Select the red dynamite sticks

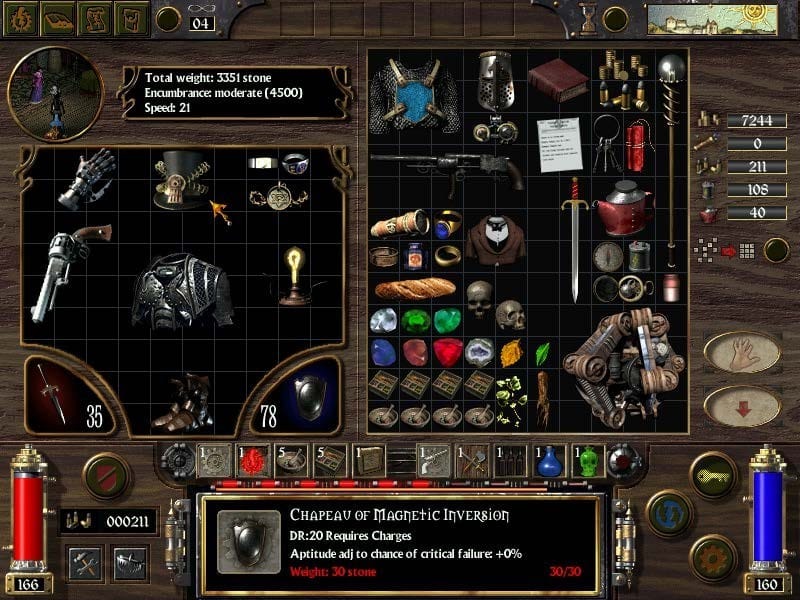(x=637, y=145)
